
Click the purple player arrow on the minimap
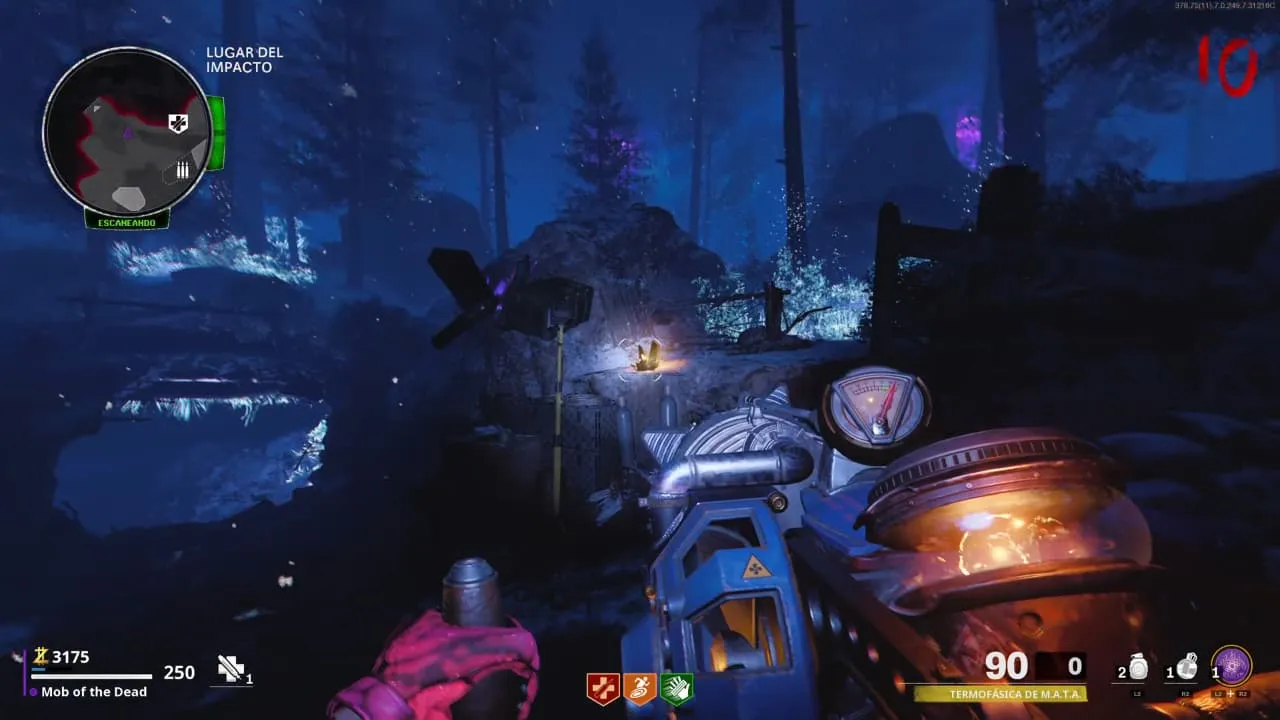coord(128,132)
